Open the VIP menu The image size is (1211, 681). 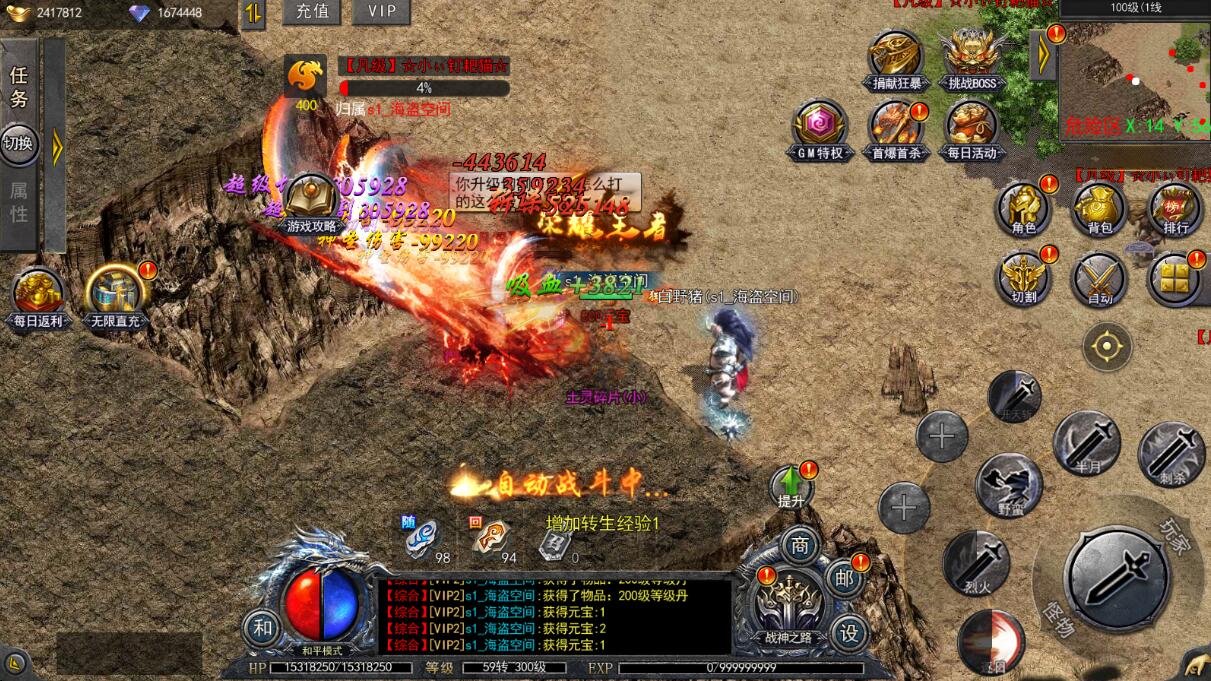pyautogui.click(x=381, y=12)
